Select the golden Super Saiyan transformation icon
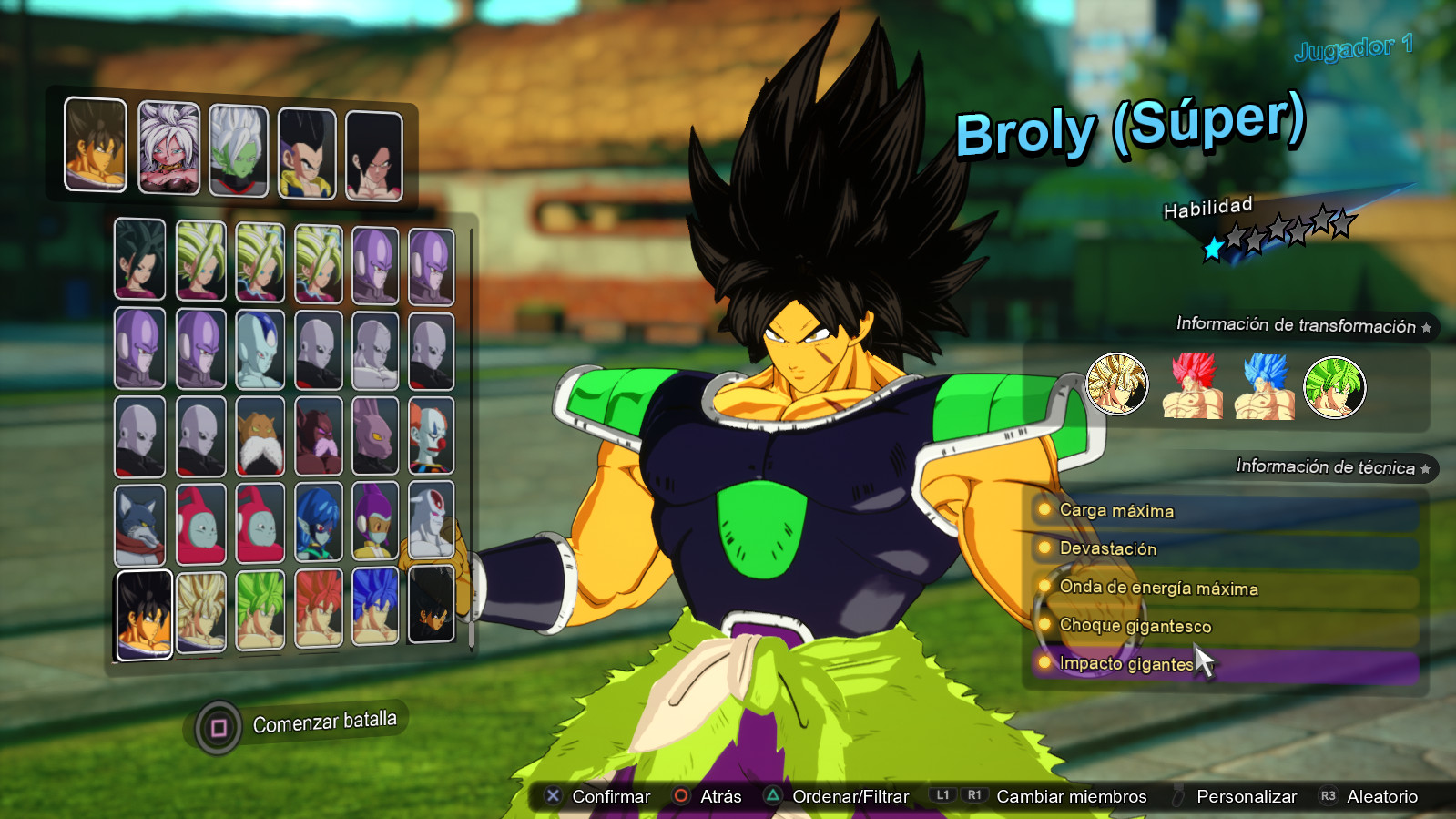1456x819 pixels. 1116,385
